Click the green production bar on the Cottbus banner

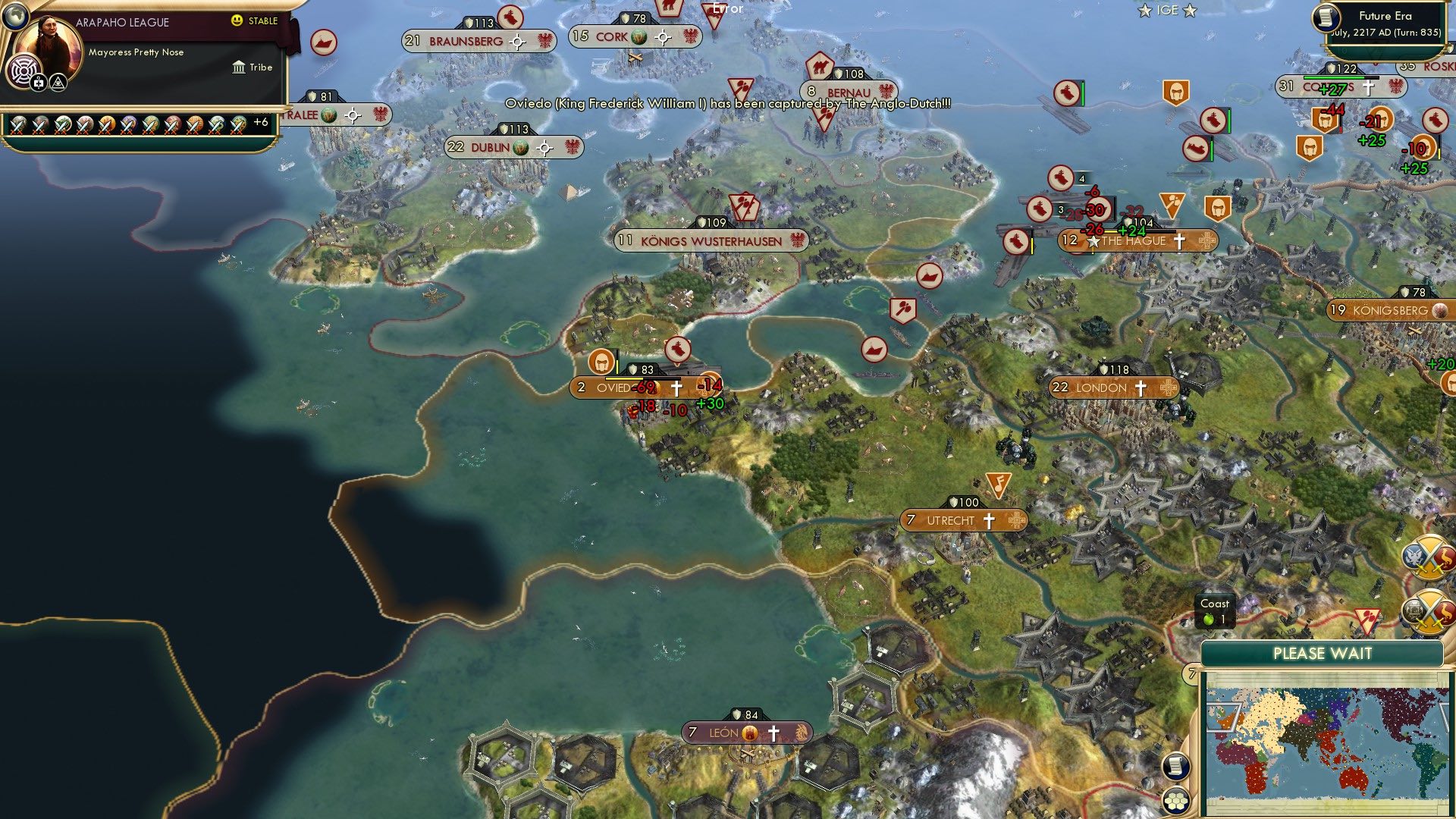(1335, 77)
